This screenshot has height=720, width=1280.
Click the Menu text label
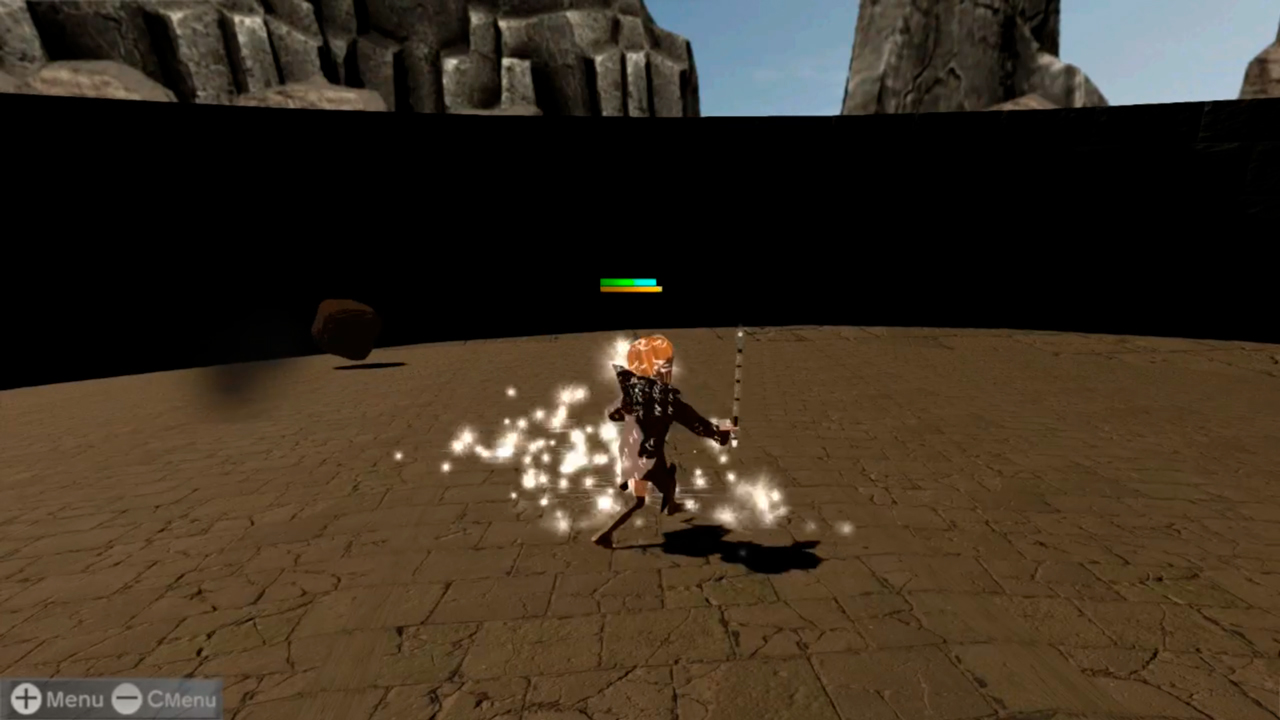[x=74, y=699]
